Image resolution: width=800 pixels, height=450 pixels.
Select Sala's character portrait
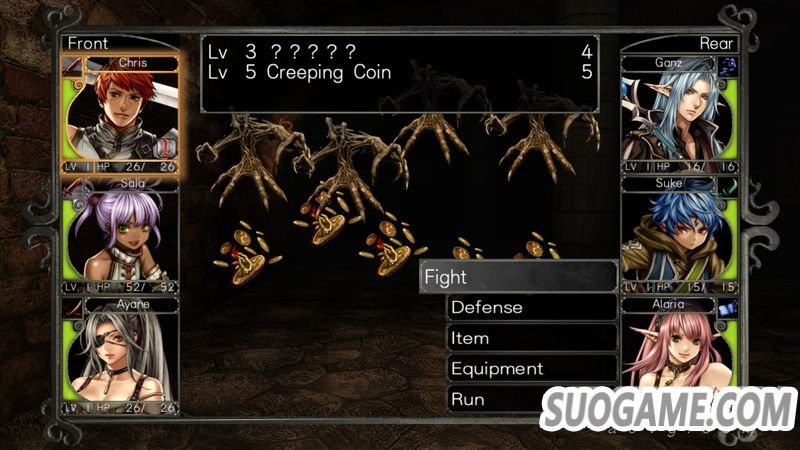[122, 239]
